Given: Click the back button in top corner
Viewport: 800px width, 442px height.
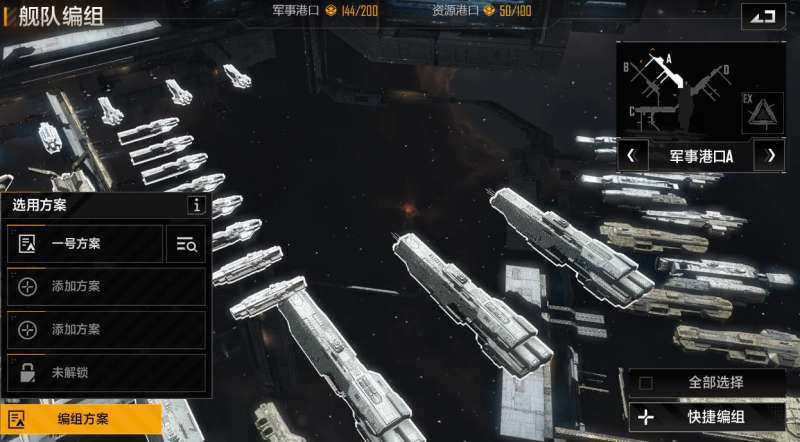Looking at the screenshot, I should click(x=763, y=16).
